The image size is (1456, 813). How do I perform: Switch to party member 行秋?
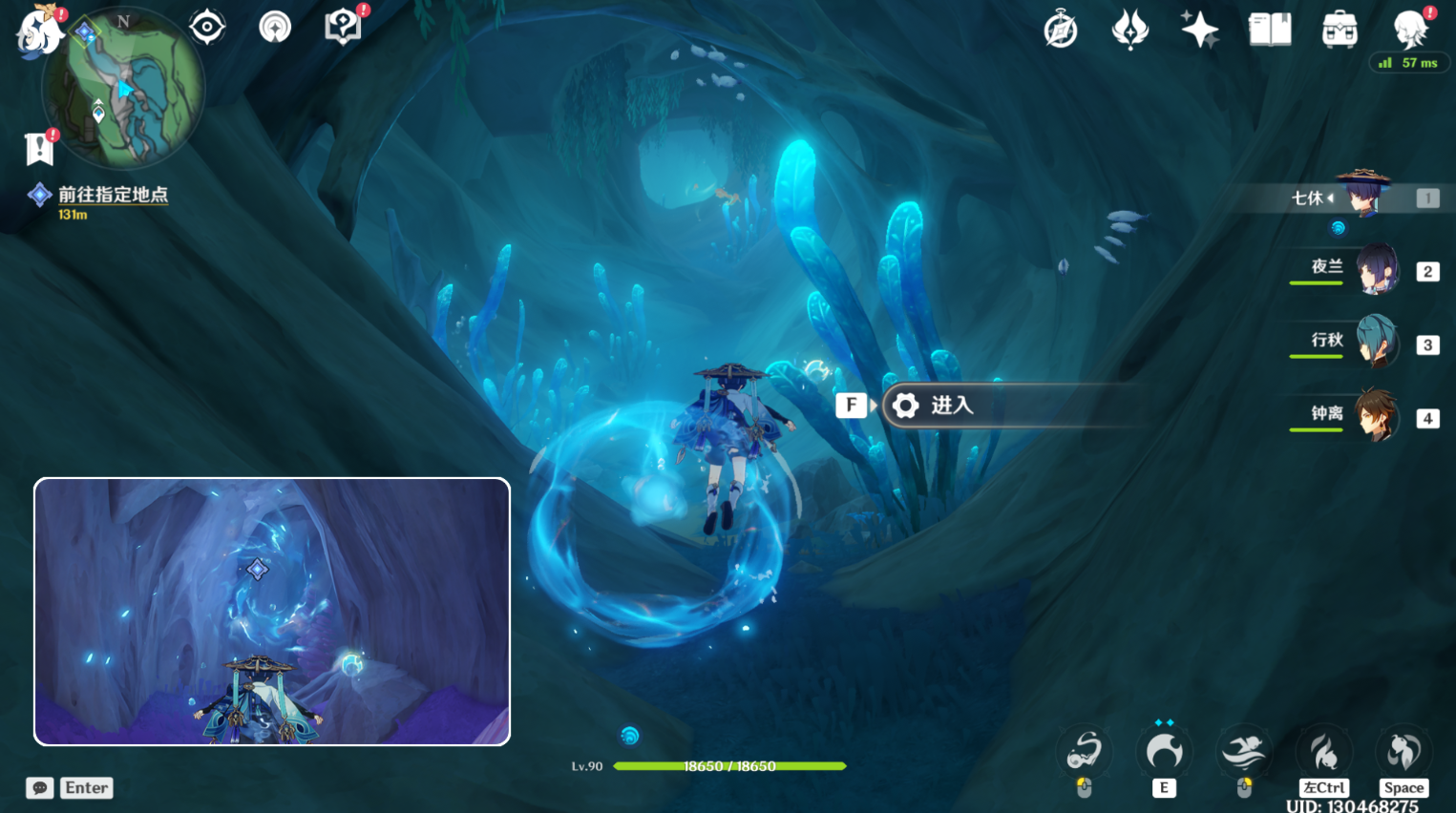[x=1376, y=343]
